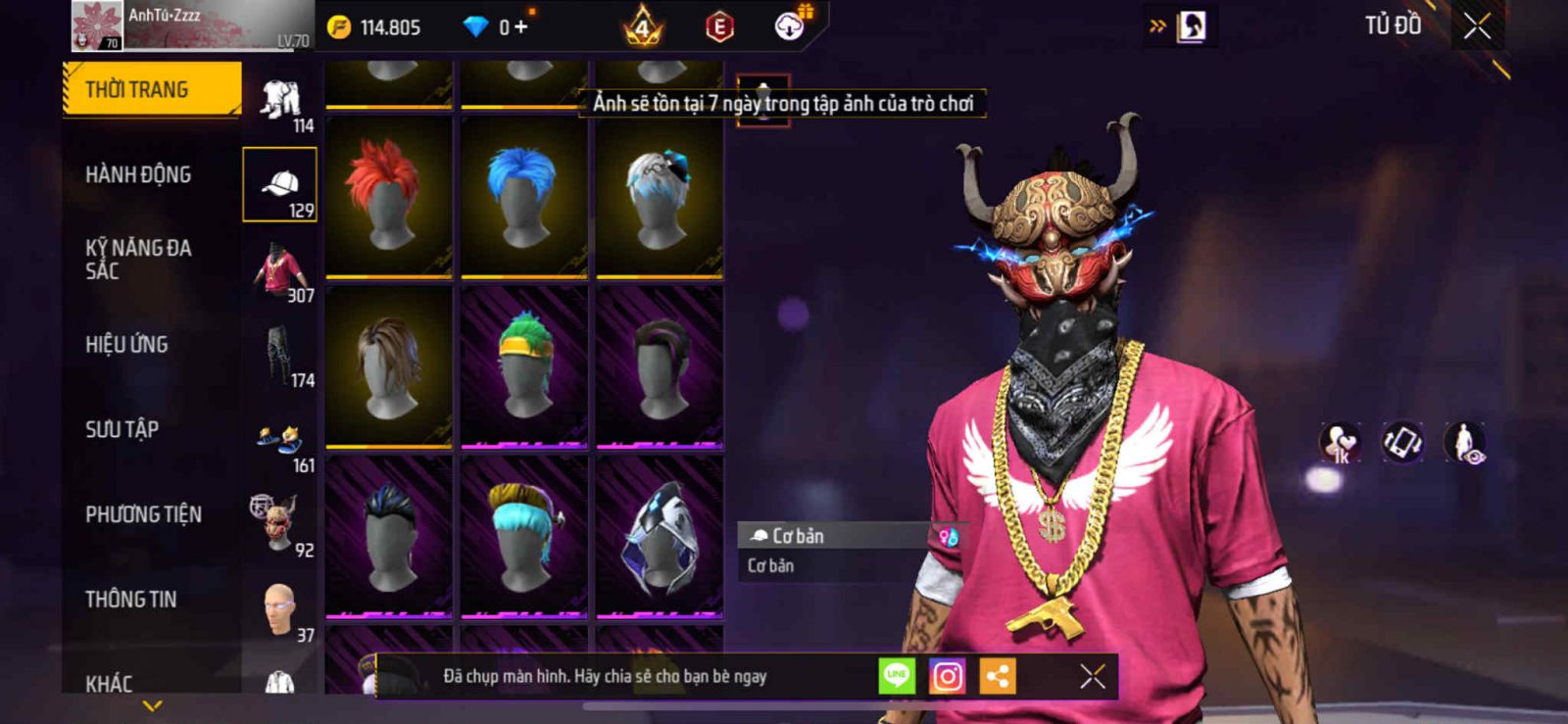Pick the blue spiky hair item
This screenshot has height=724, width=1568.
point(524,196)
